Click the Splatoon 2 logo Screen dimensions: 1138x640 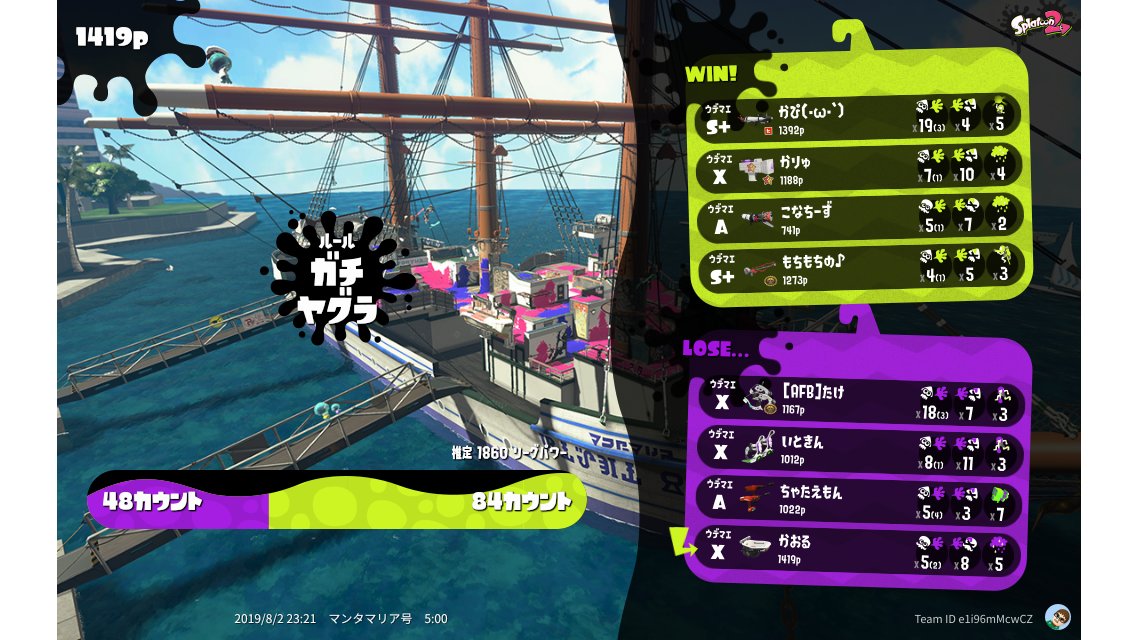[1039, 26]
